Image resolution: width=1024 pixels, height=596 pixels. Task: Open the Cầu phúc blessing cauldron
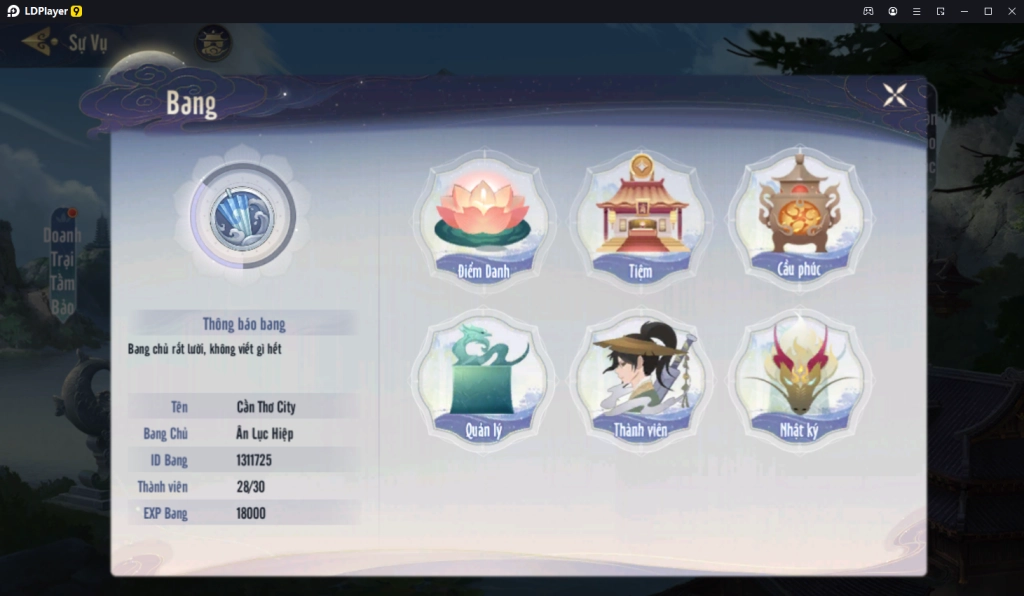798,218
